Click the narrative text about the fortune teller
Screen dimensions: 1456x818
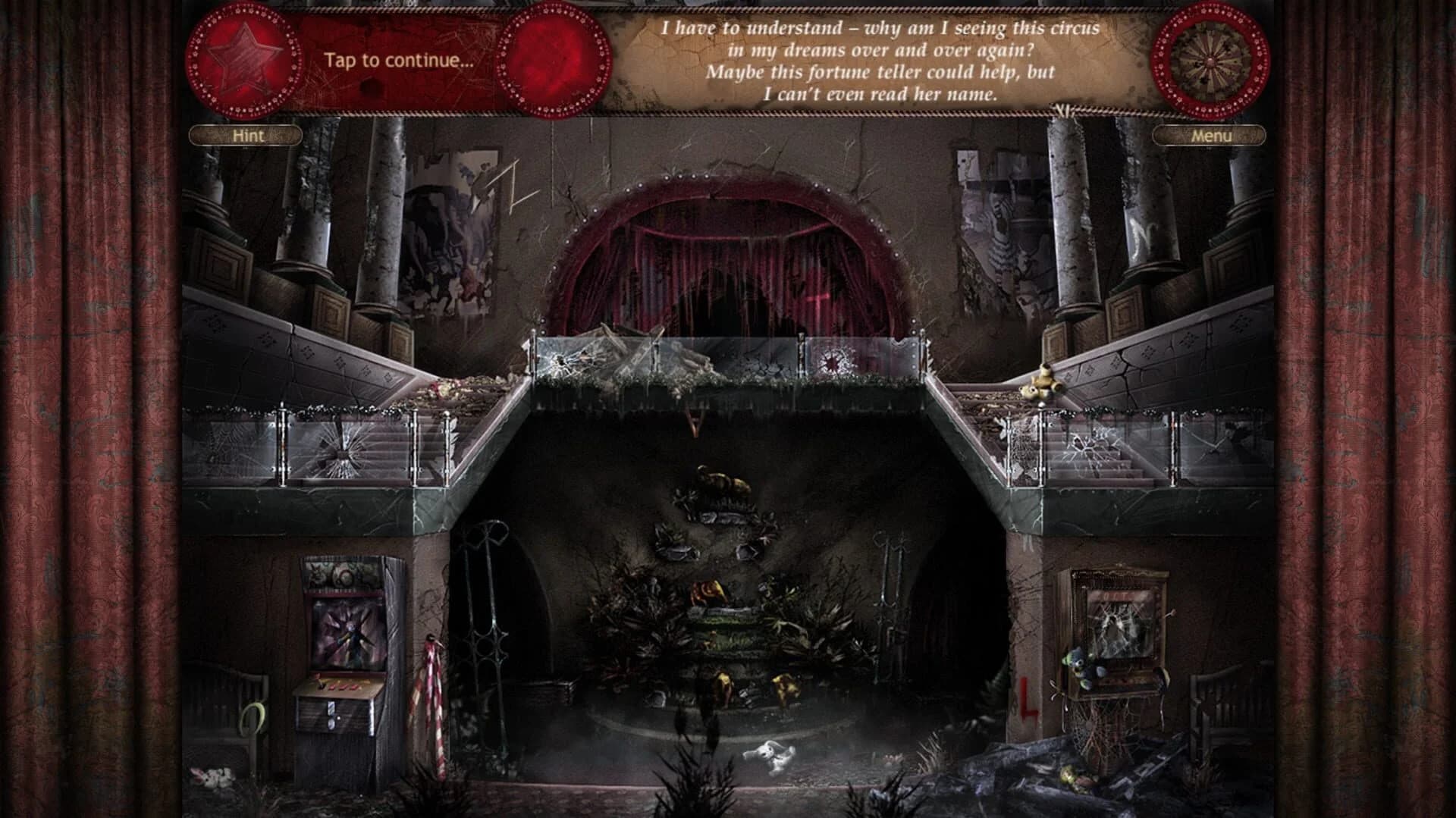tap(880, 61)
